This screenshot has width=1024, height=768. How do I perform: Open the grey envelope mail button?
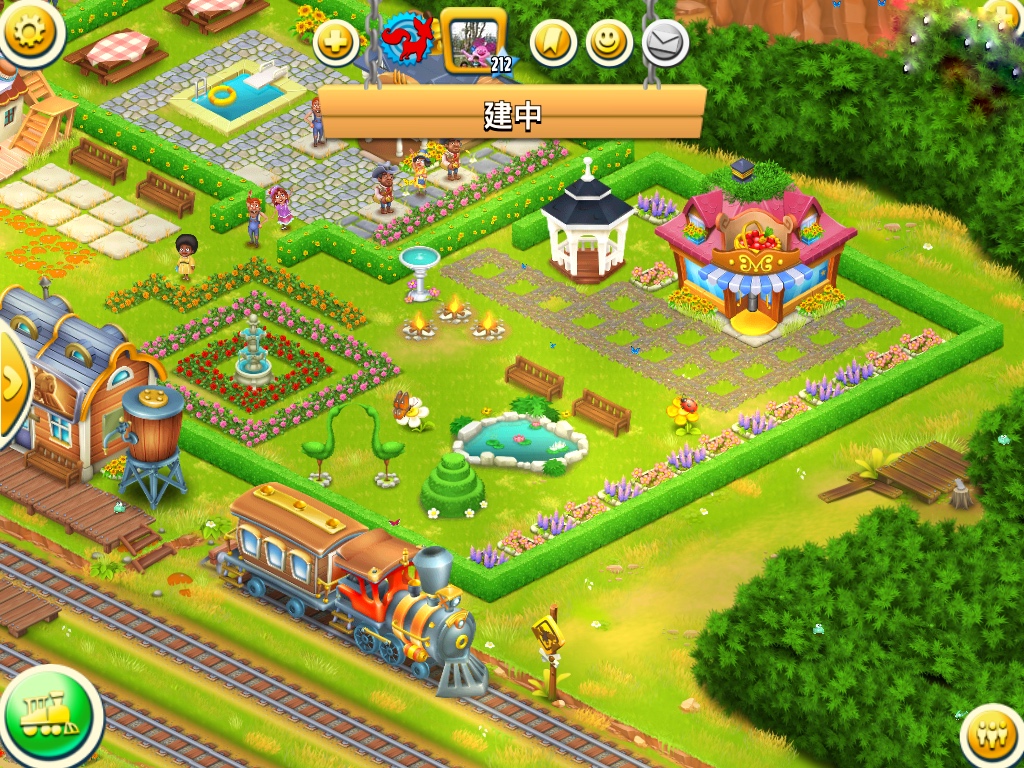[x=665, y=43]
